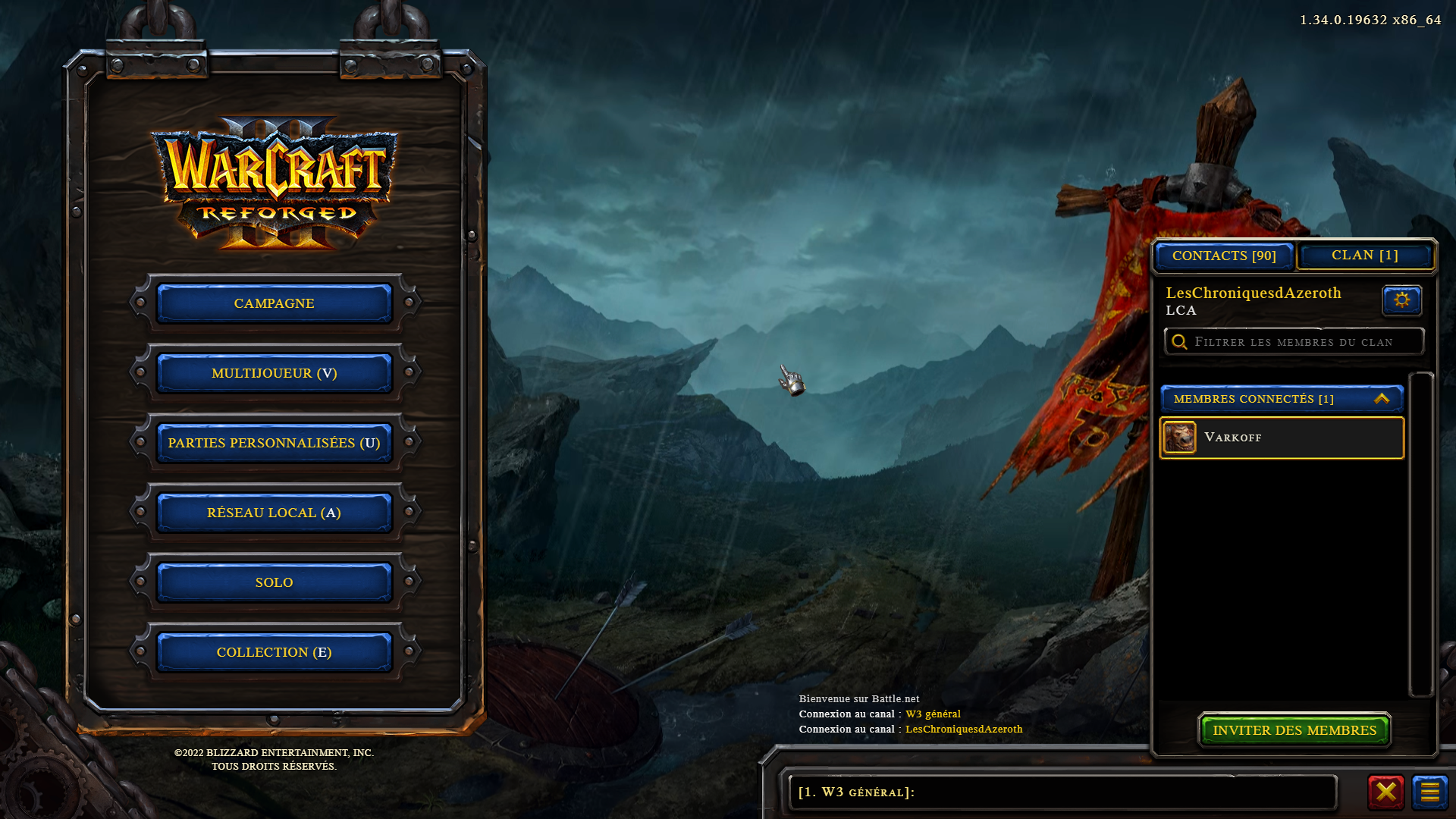
Task: Close the social panel with red X
Action: coord(1385,792)
